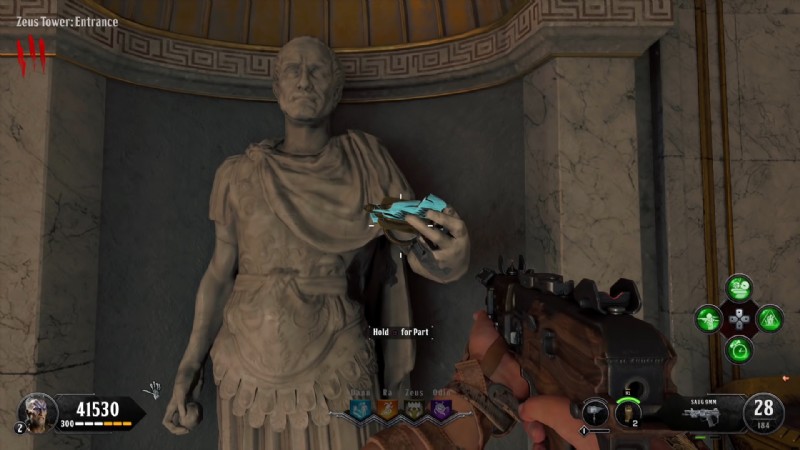Select the equipment icon with count 2
800x450 pixels.
pyautogui.click(x=630, y=409)
